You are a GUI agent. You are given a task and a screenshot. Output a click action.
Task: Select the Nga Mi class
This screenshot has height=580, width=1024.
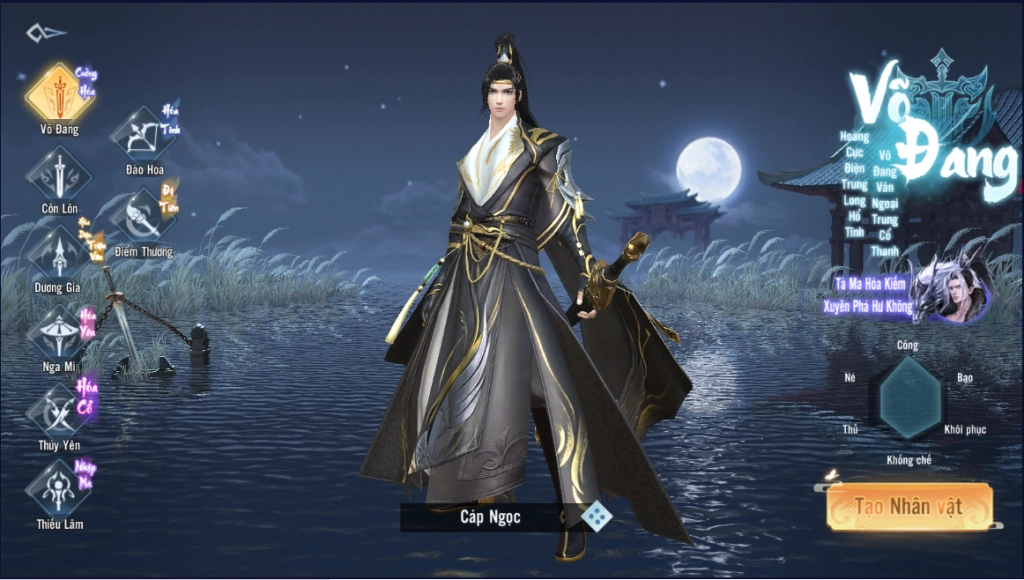[59, 331]
